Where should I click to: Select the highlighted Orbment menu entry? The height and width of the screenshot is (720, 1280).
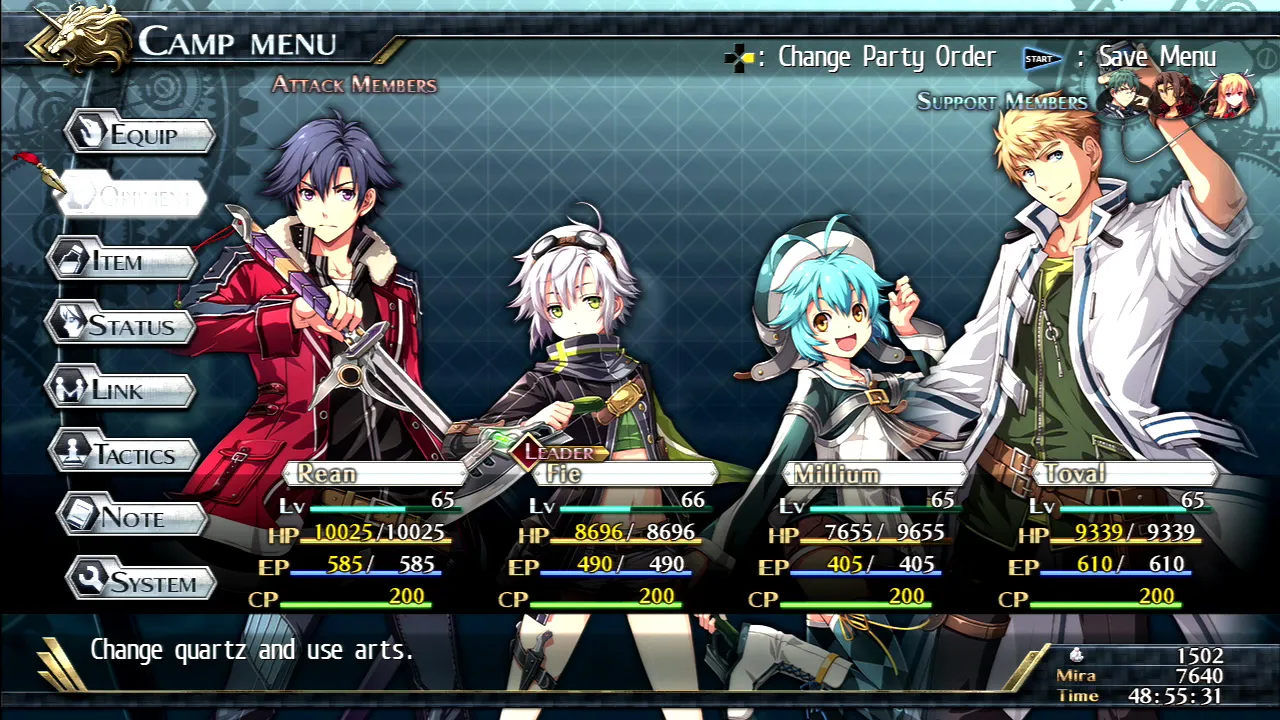coord(134,197)
